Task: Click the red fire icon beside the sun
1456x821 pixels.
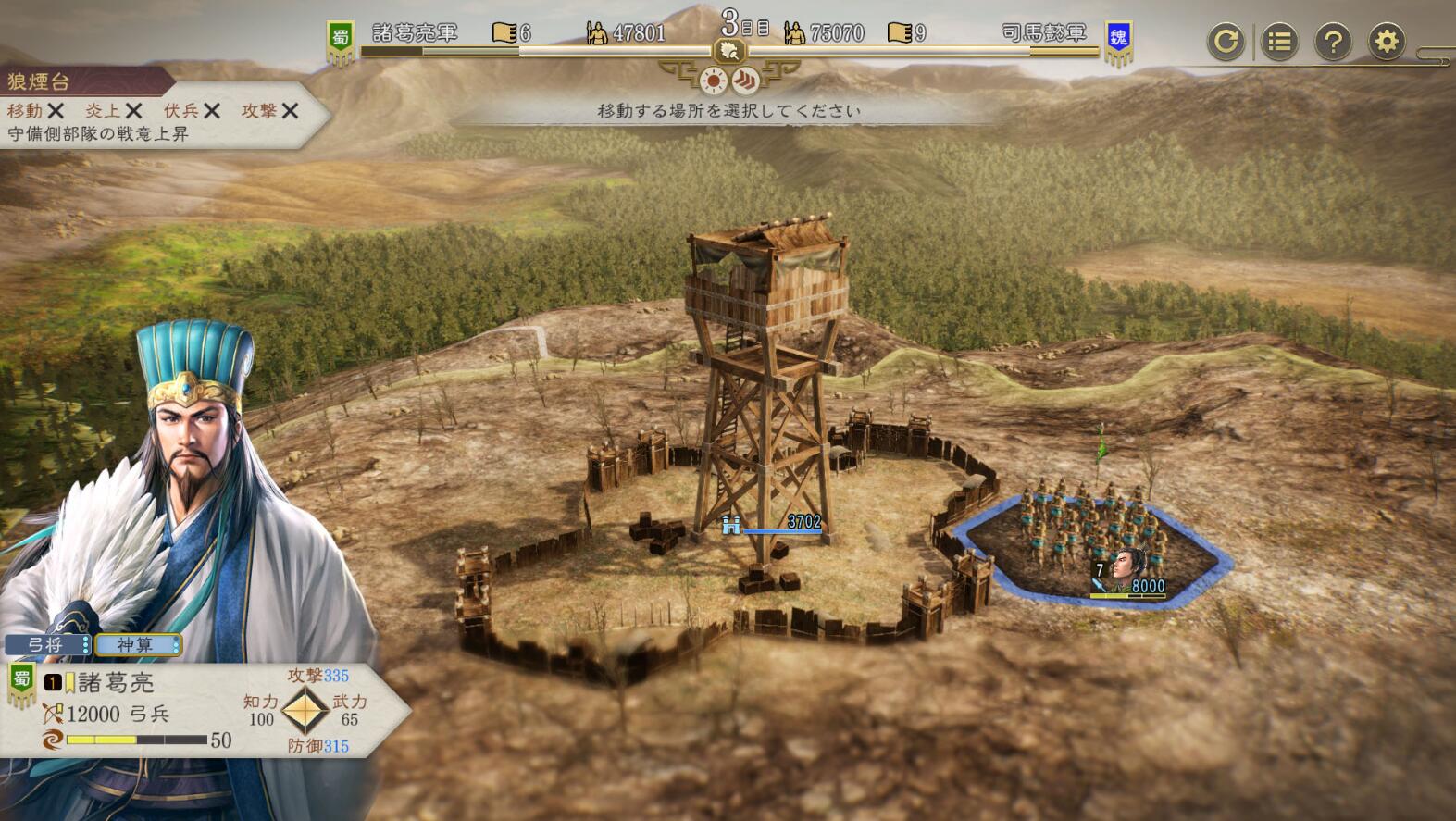Action: coord(745,81)
